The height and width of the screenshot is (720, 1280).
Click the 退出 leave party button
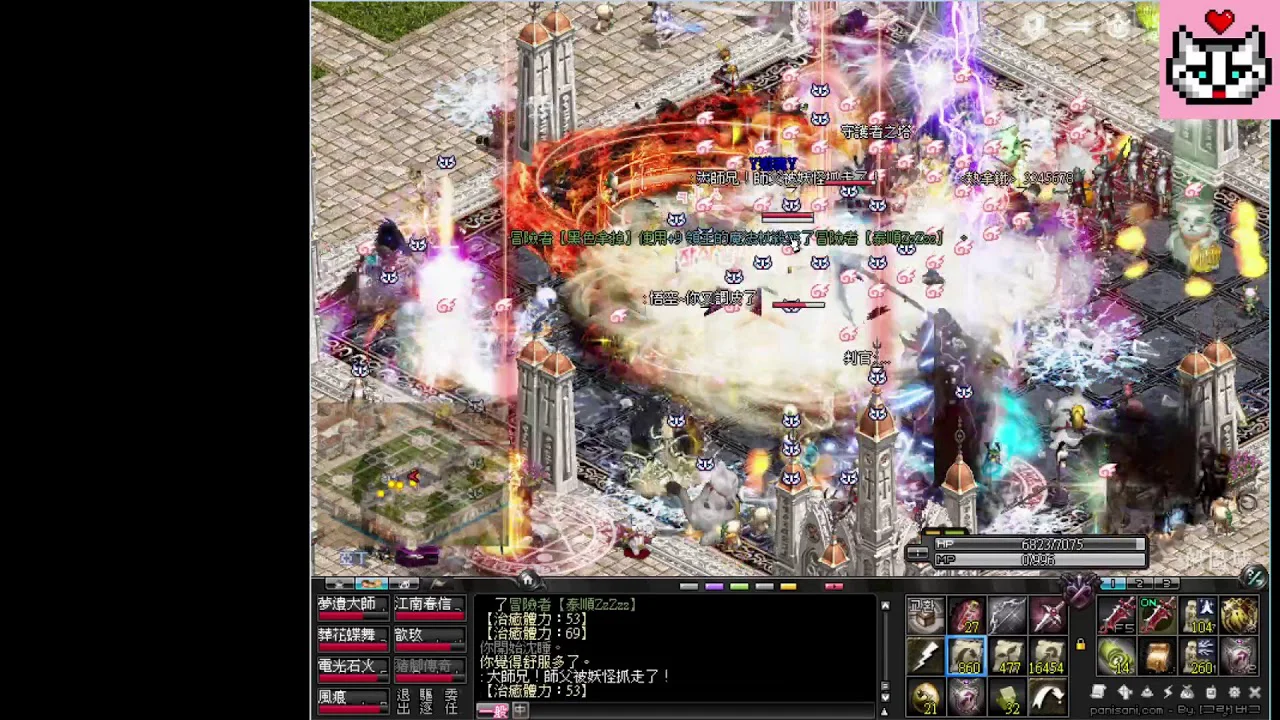(403, 701)
